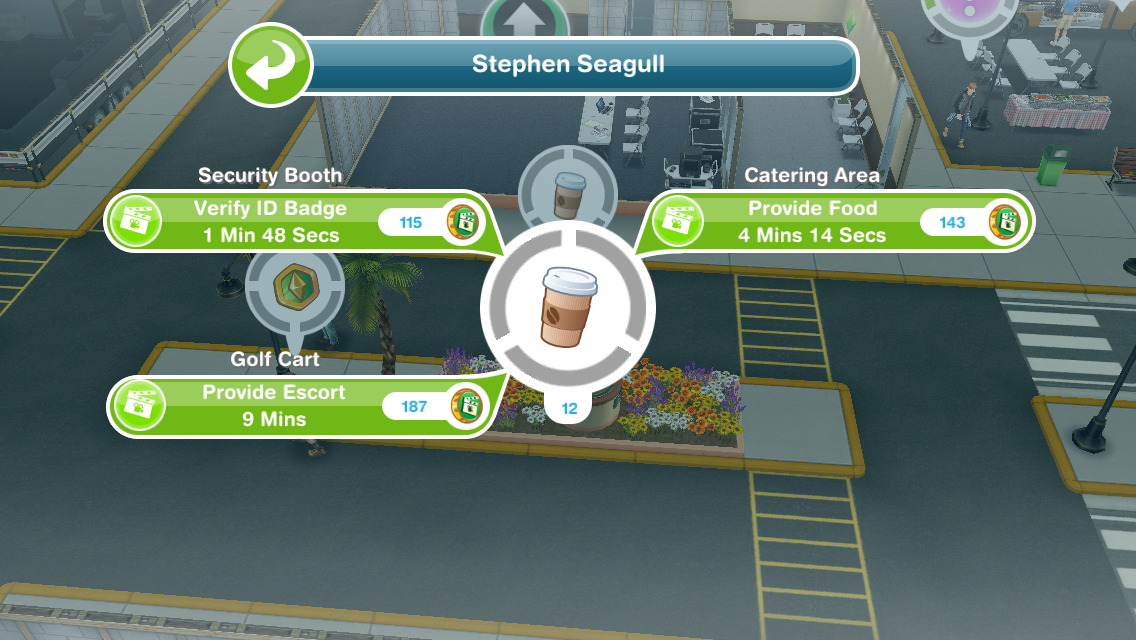
Task: Tap the green back arrow button
Action: coord(269,65)
